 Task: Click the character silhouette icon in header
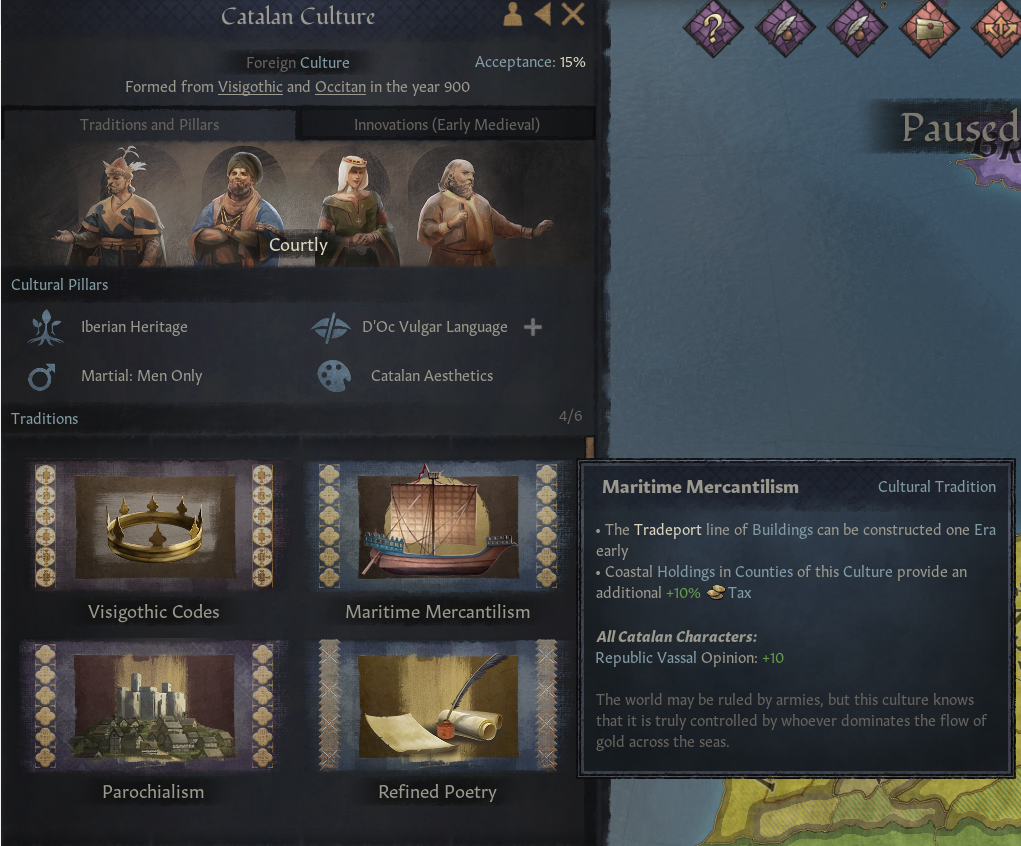(x=512, y=14)
